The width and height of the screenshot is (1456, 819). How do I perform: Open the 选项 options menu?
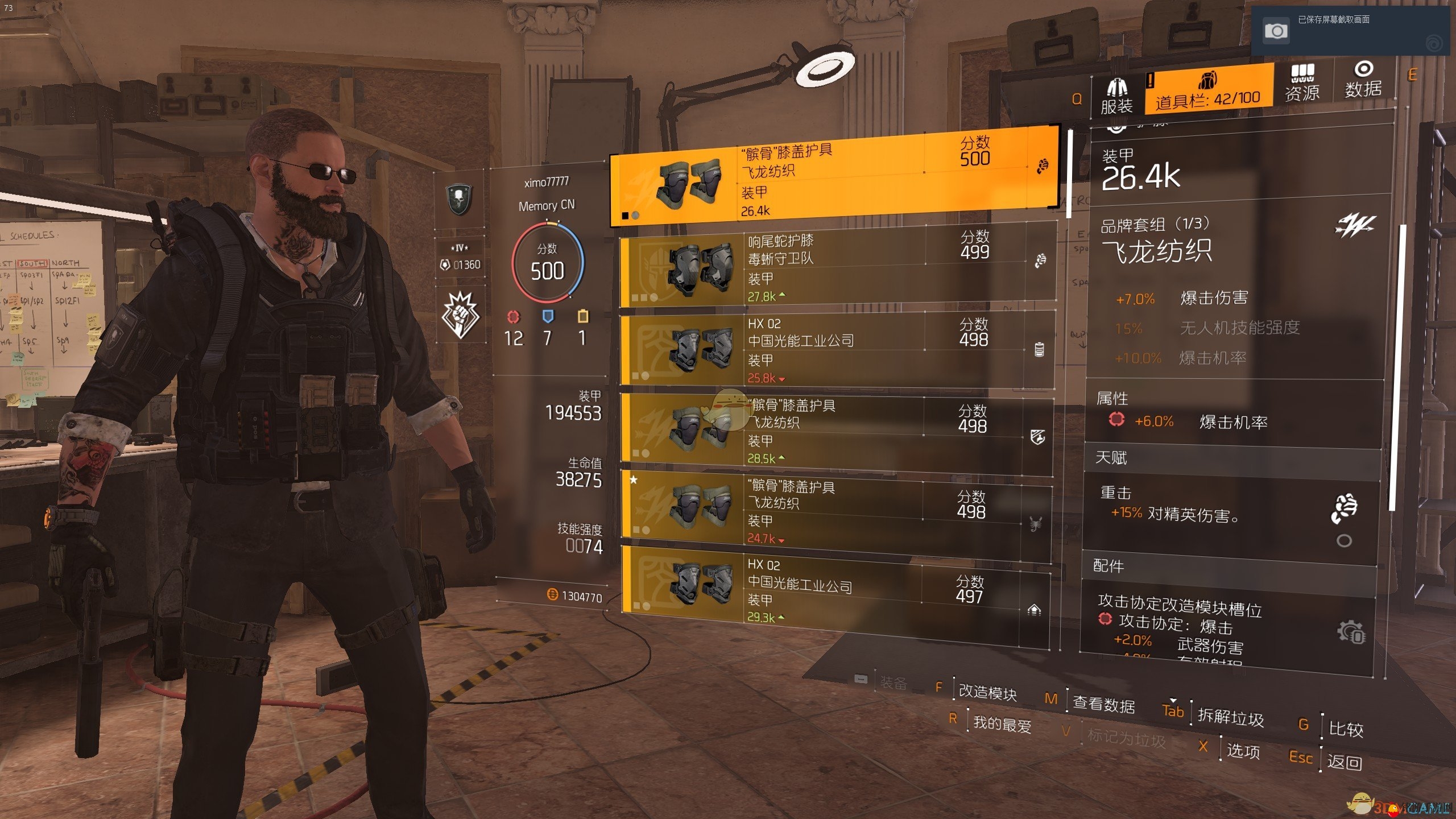pyautogui.click(x=1243, y=751)
